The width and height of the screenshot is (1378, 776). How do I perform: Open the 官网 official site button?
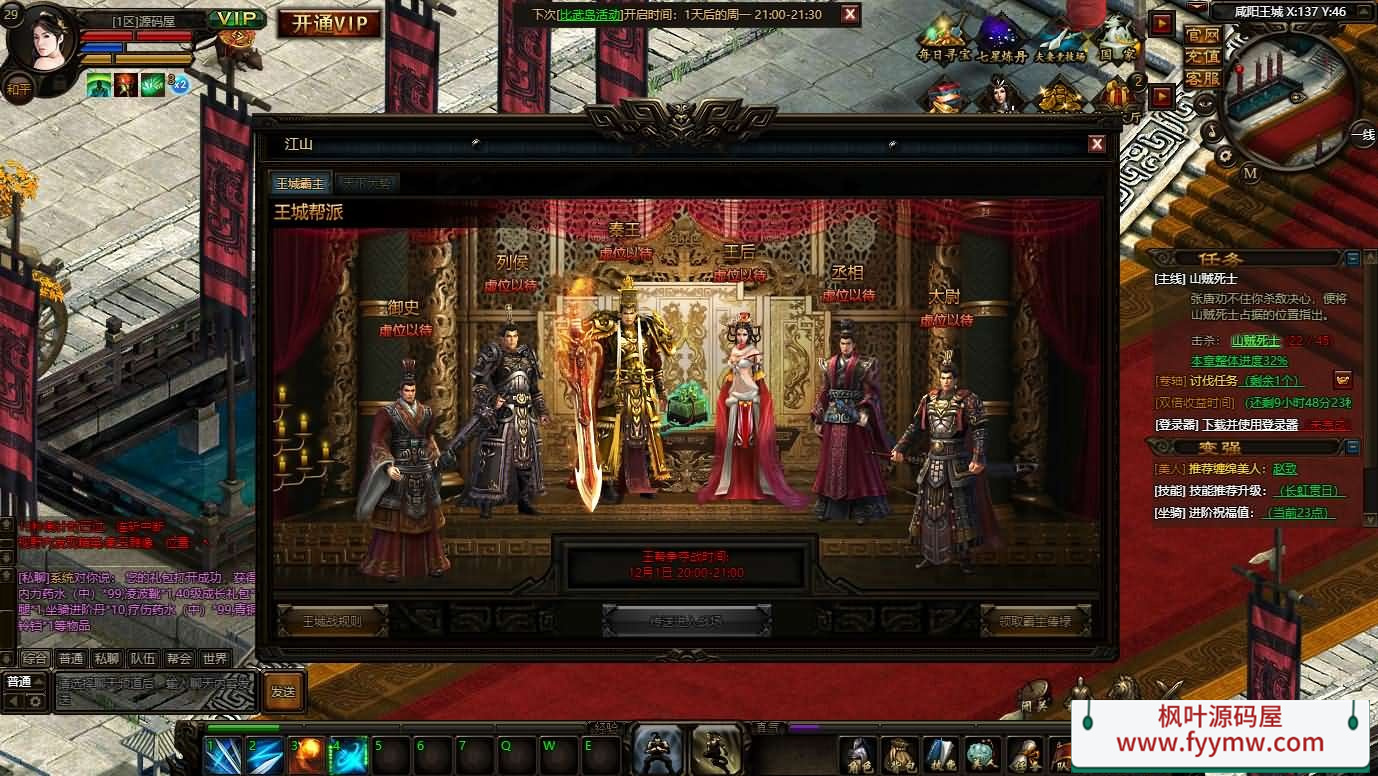[1202, 35]
